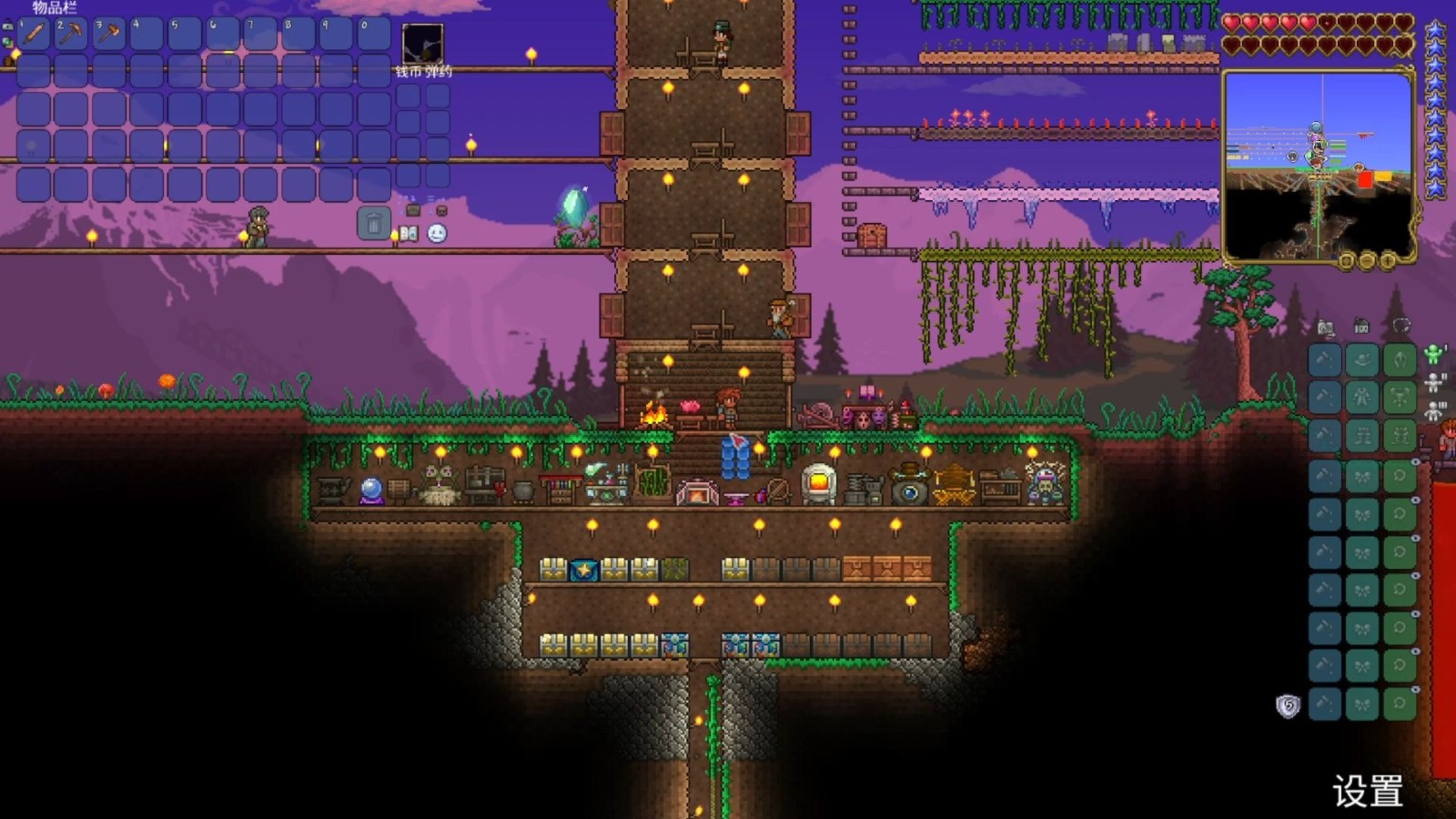Click the minimap reset zoom button
Screen dimensions: 1456x819
[1347, 261]
